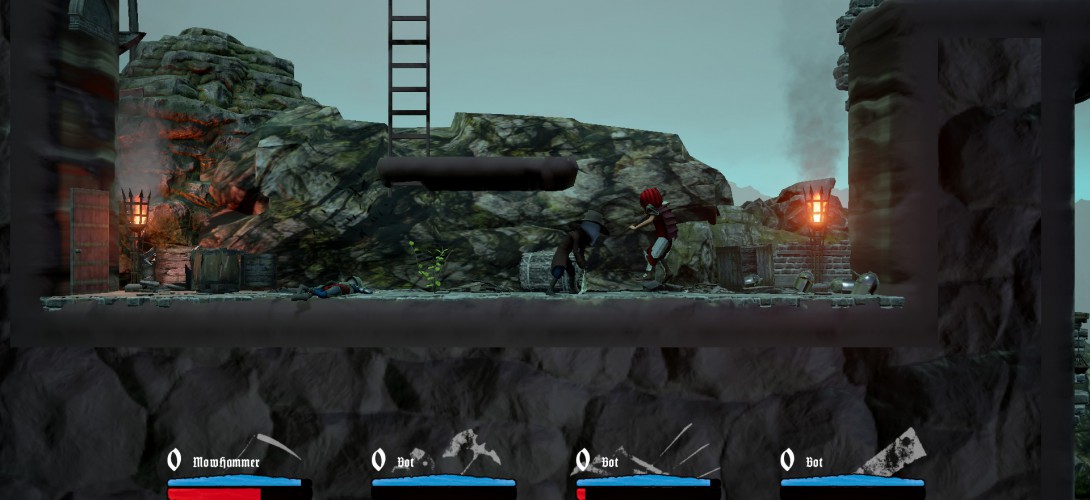The image size is (1090, 500).
Task: Click the MowHammer player name
Action: [225, 462]
